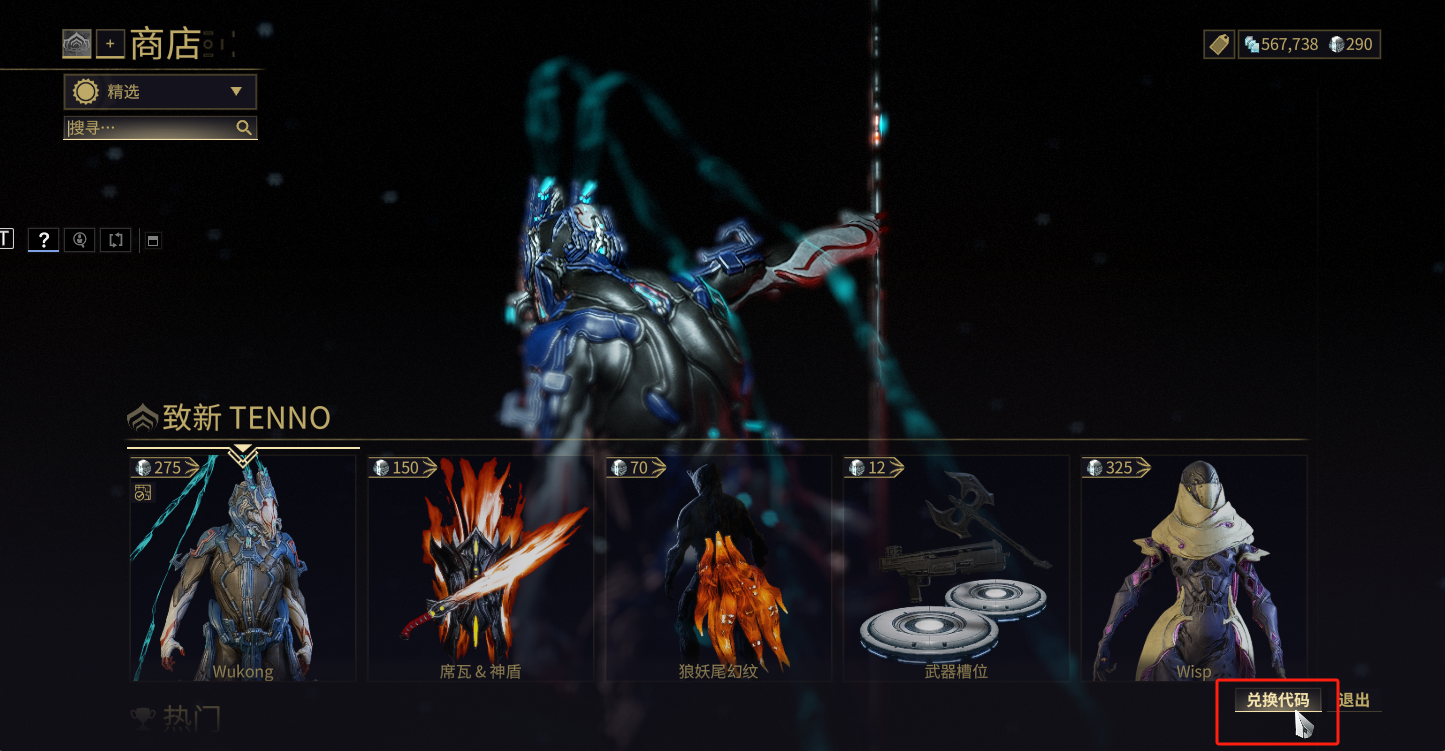Click the loop refresh icon in the toolbar
This screenshot has height=751, width=1445.
point(115,240)
